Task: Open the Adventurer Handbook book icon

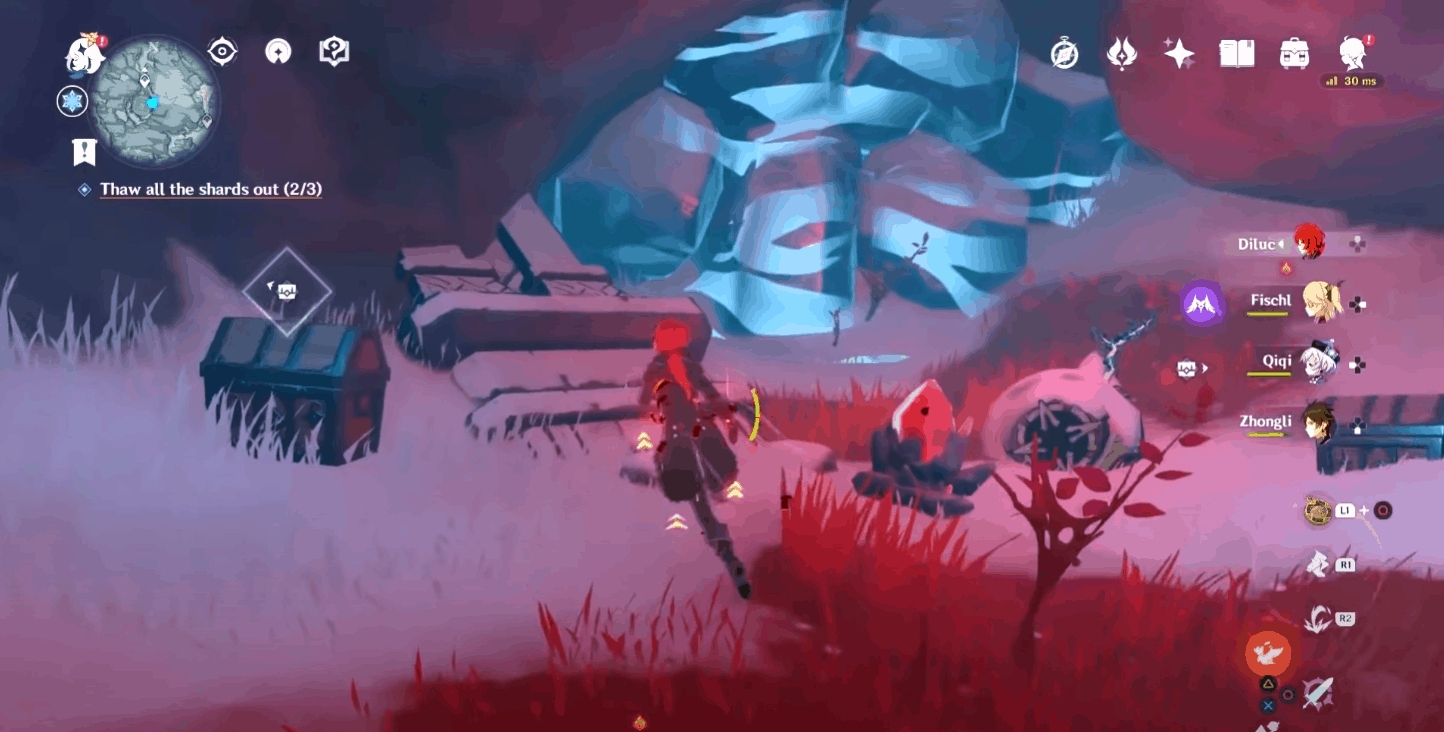Action: [1238, 55]
